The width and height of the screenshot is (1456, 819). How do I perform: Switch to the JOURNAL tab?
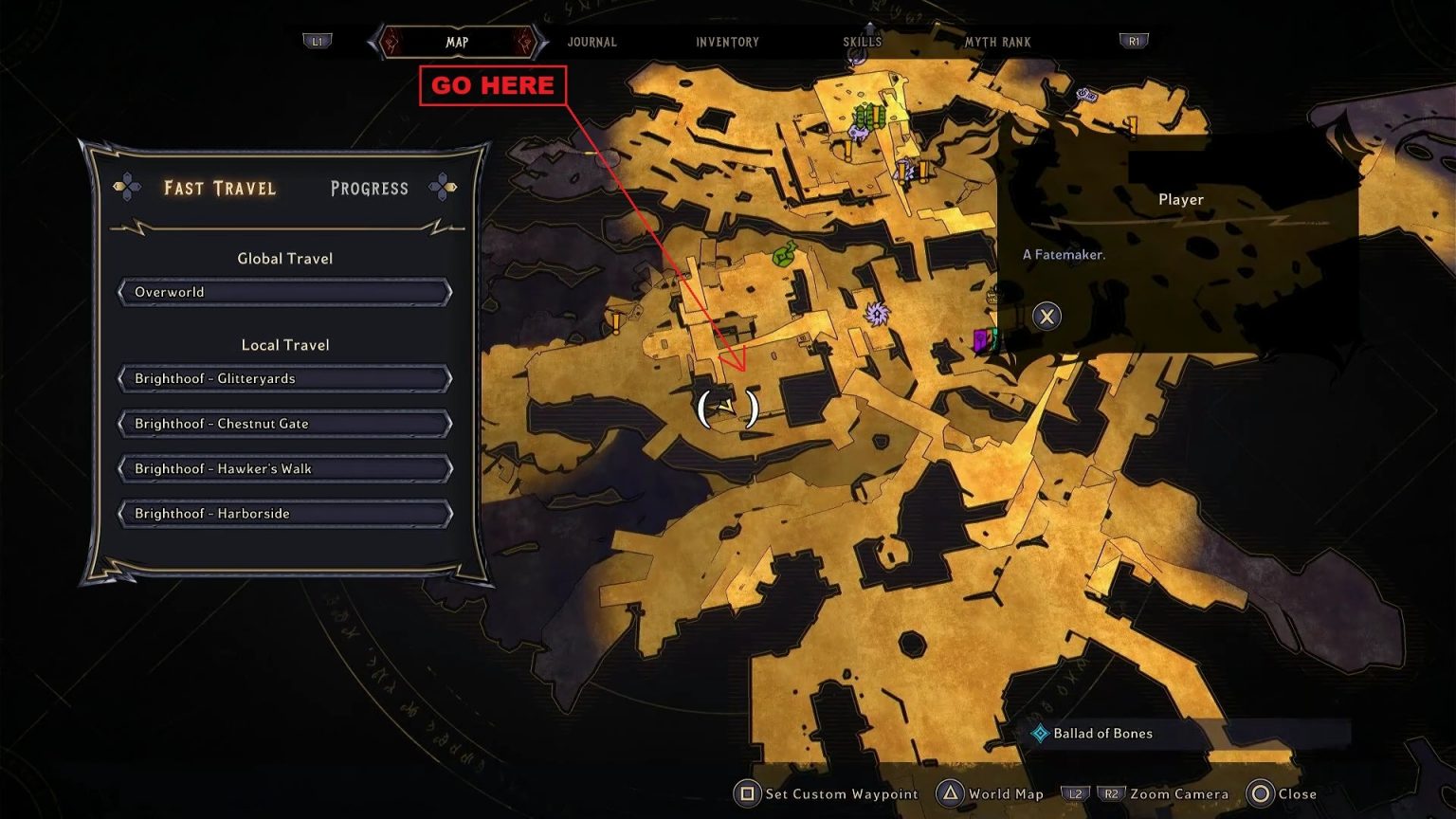pos(591,42)
